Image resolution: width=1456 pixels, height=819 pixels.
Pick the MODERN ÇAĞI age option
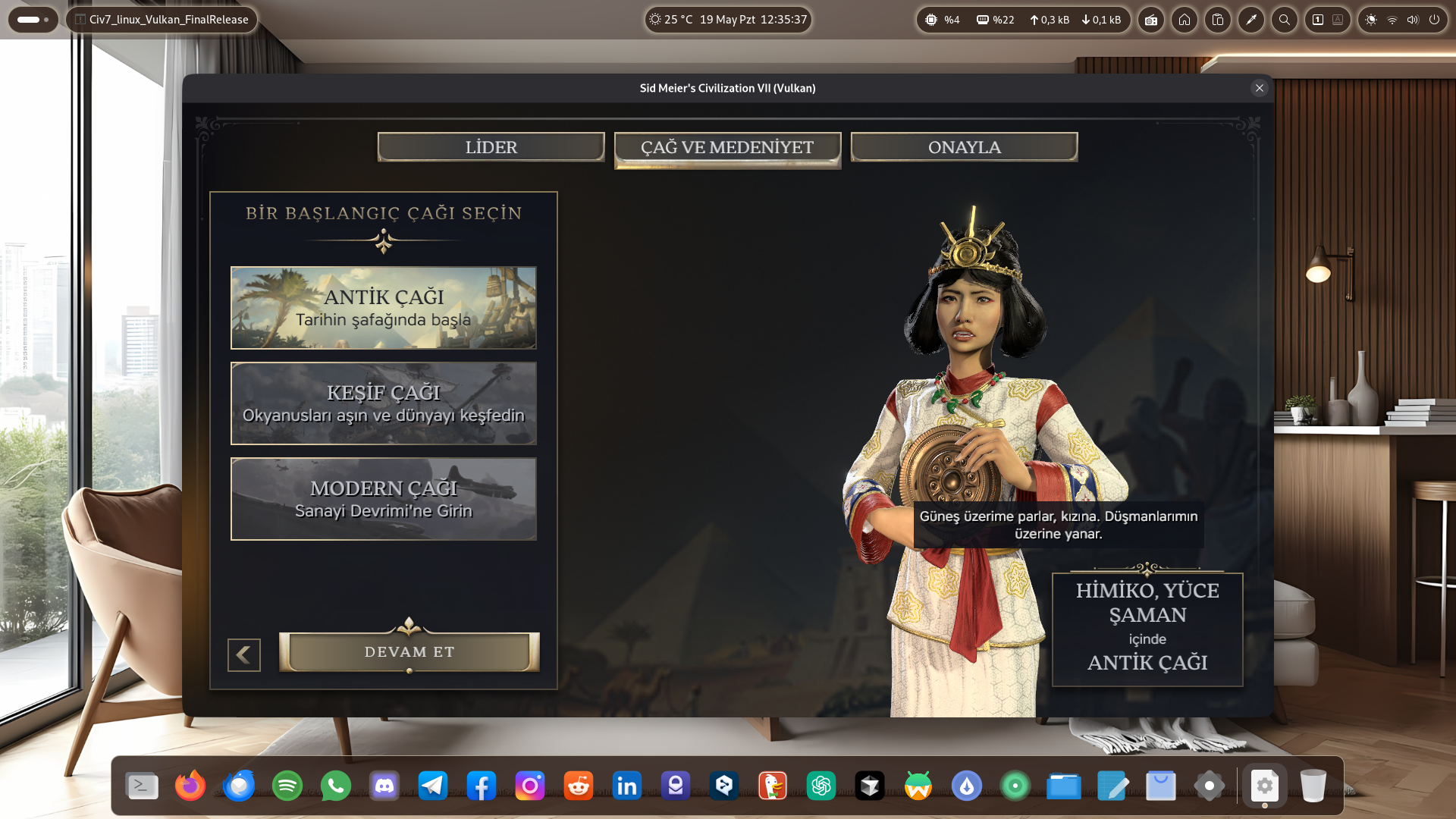tap(384, 499)
